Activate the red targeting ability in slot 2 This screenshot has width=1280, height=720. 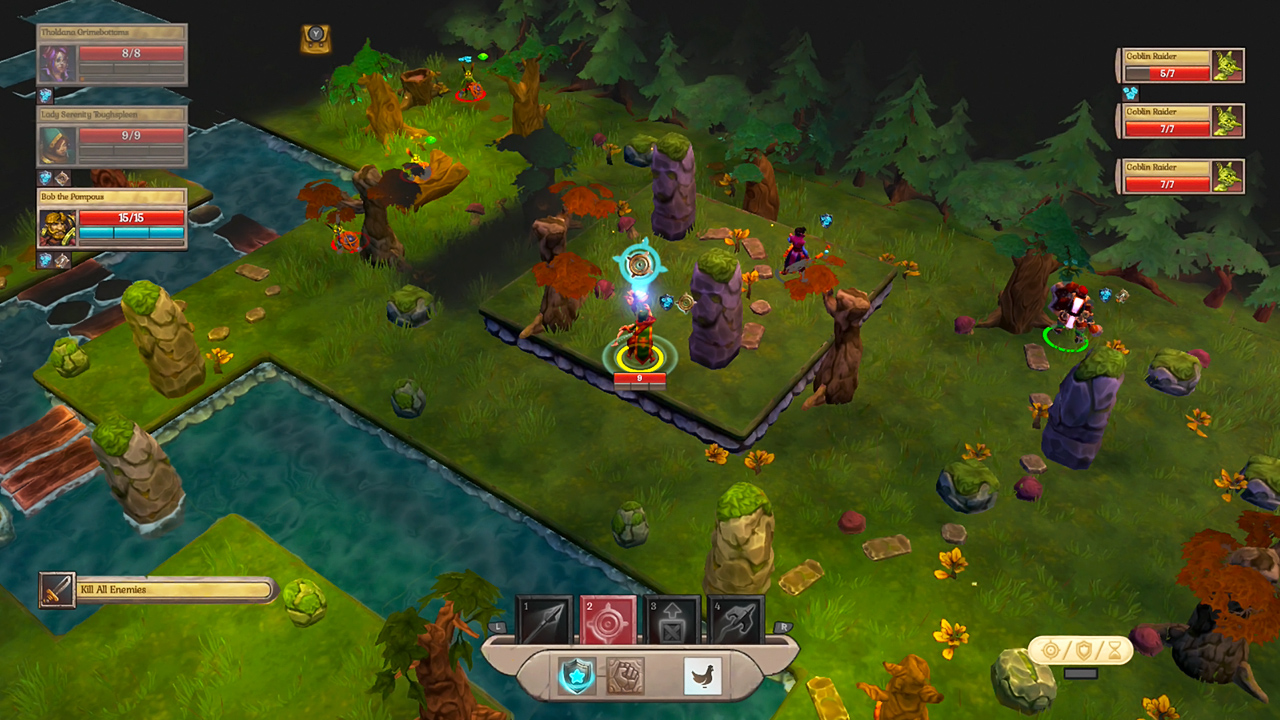coord(608,618)
